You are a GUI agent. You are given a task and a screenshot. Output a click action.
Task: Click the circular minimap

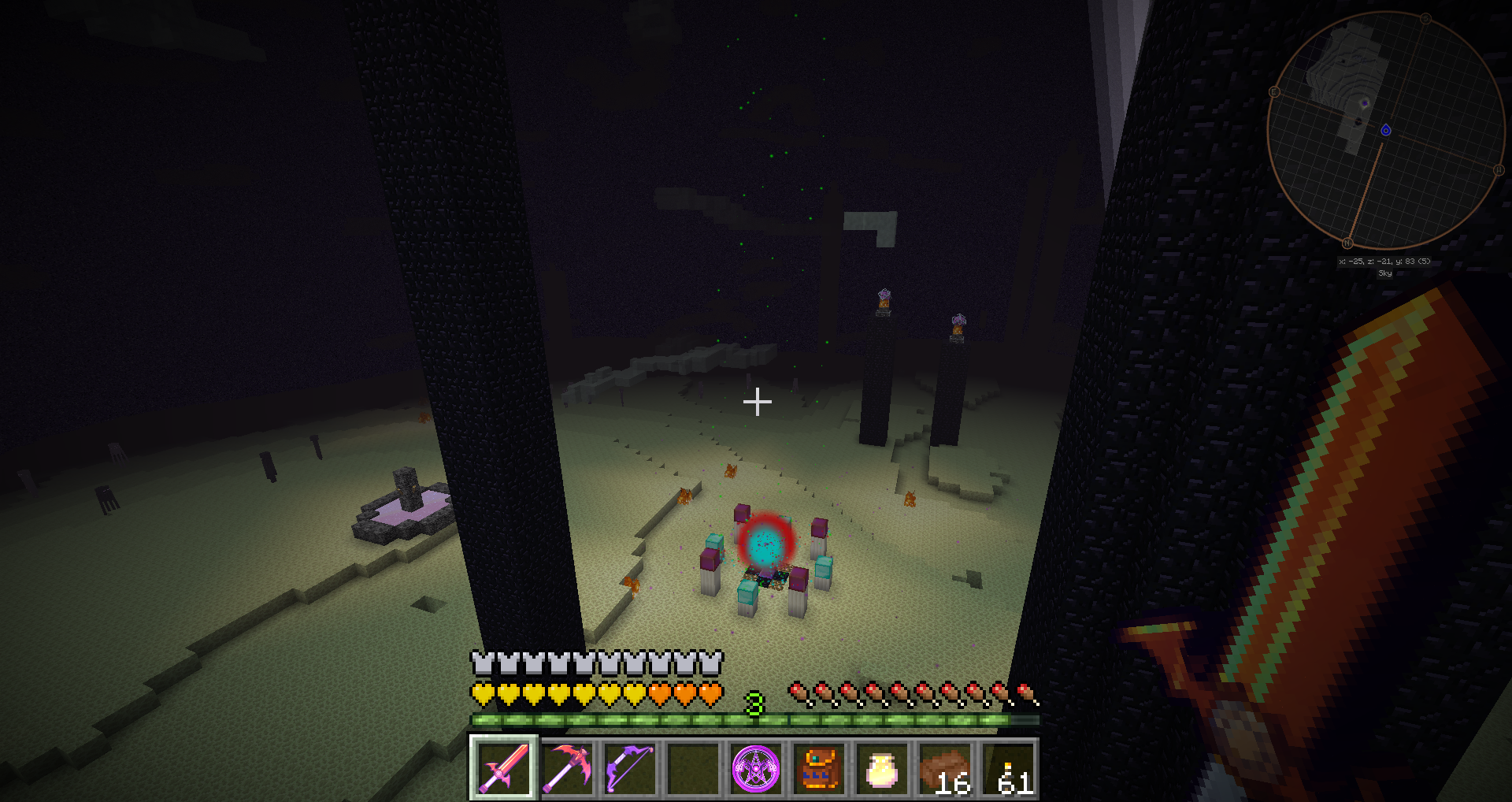pos(1385,131)
